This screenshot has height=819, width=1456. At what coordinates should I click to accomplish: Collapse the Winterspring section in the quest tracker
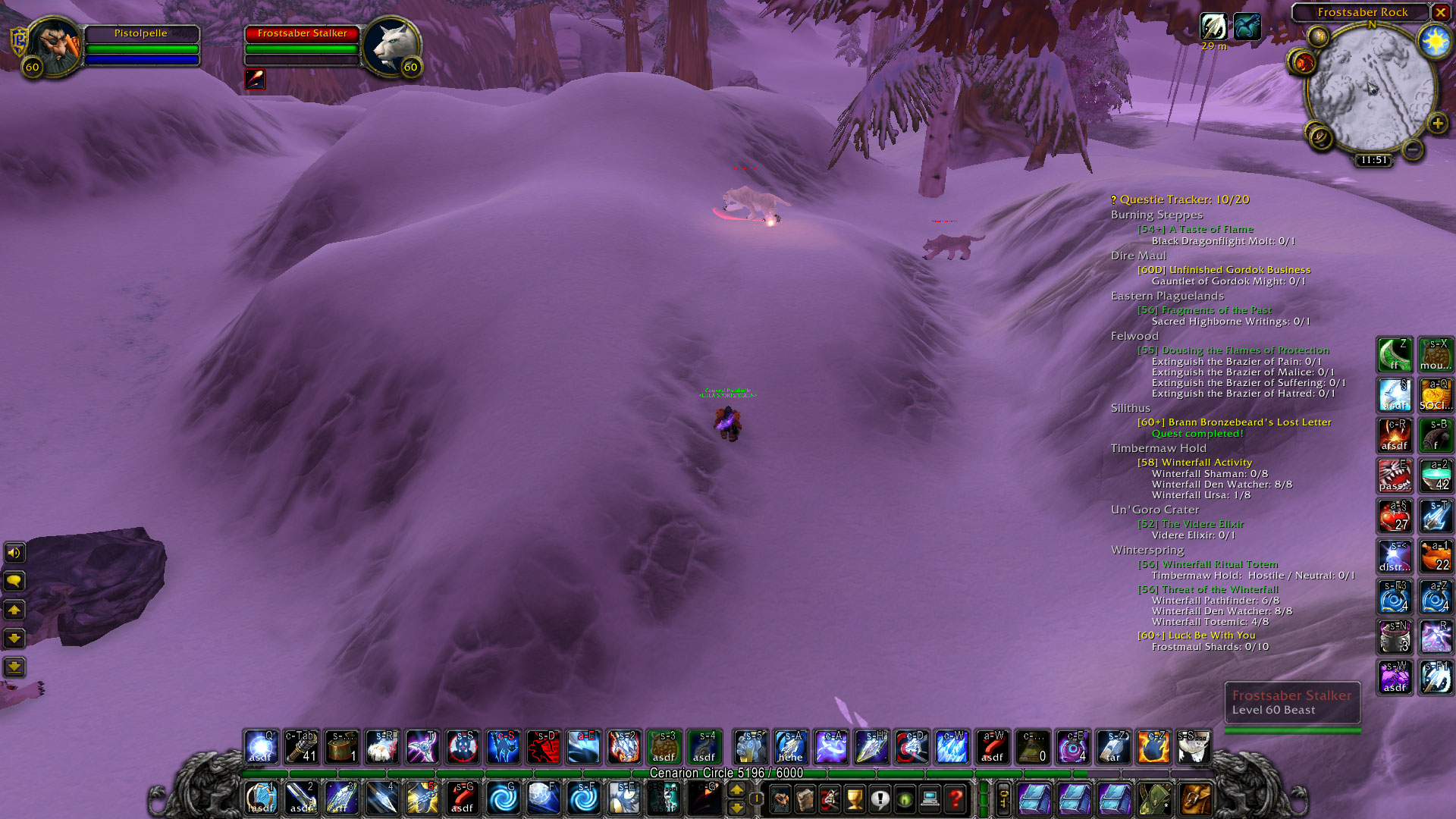pyautogui.click(x=1147, y=550)
